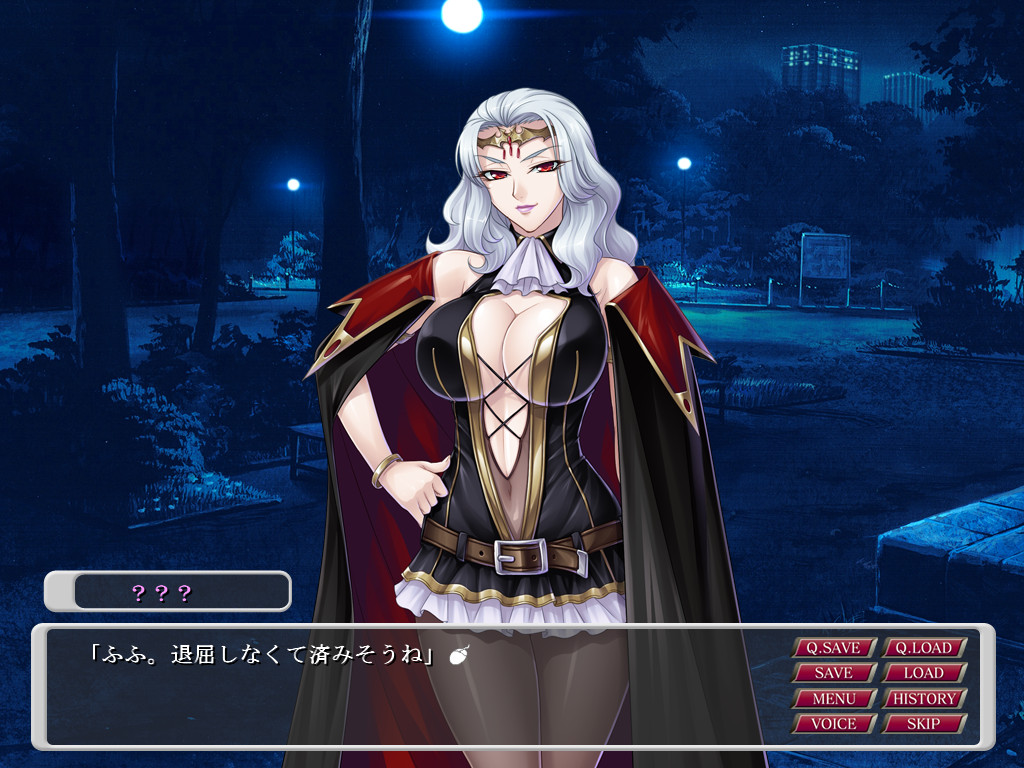
Task: Replay the line with the VOICE button
Action: (x=834, y=723)
